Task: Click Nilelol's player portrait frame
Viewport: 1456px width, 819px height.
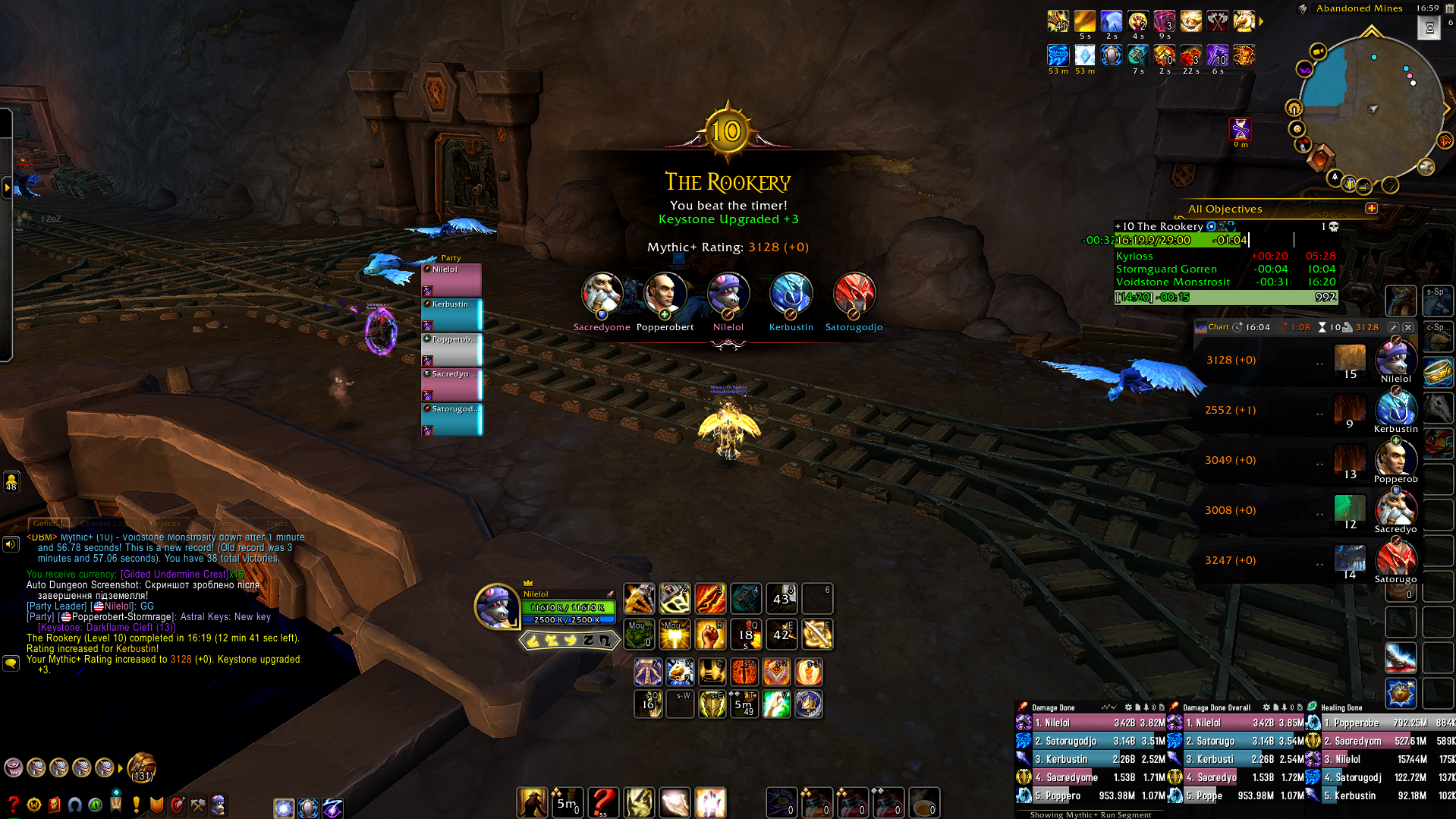Action: click(496, 606)
